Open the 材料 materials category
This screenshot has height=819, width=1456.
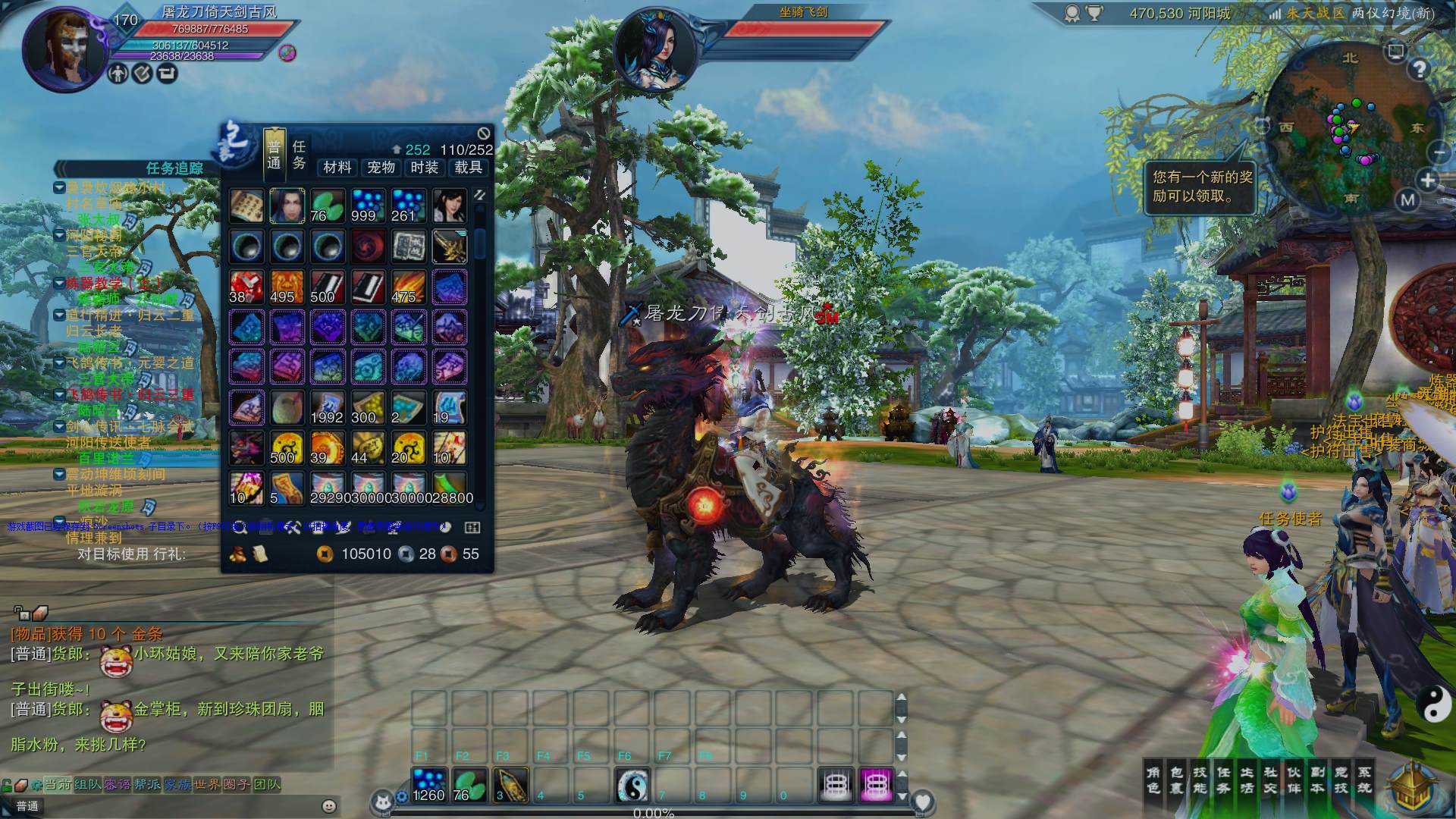pyautogui.click(x=337, y=168)
